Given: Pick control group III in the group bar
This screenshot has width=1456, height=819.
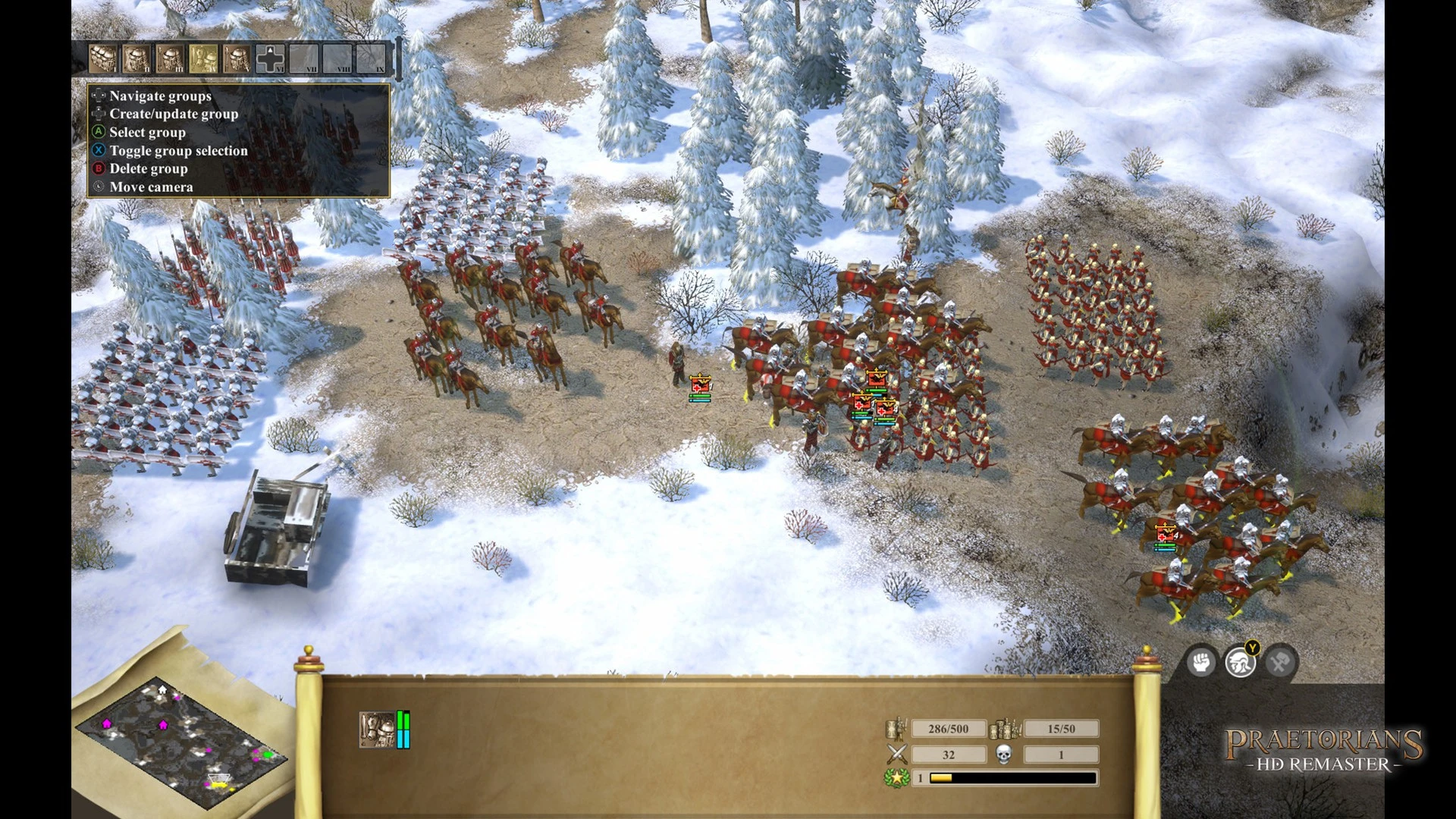Looking at the screenshot, I should (170, 58).
